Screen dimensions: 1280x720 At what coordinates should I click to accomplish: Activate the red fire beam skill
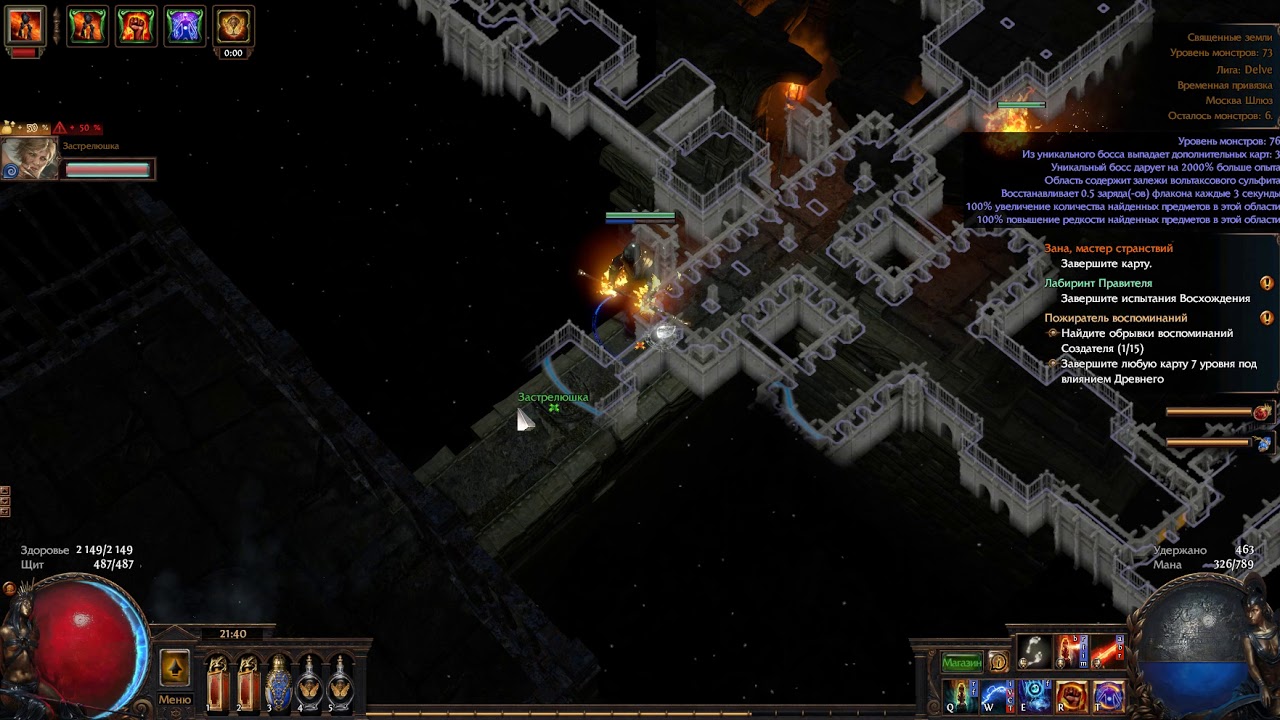pos(1105,653)
